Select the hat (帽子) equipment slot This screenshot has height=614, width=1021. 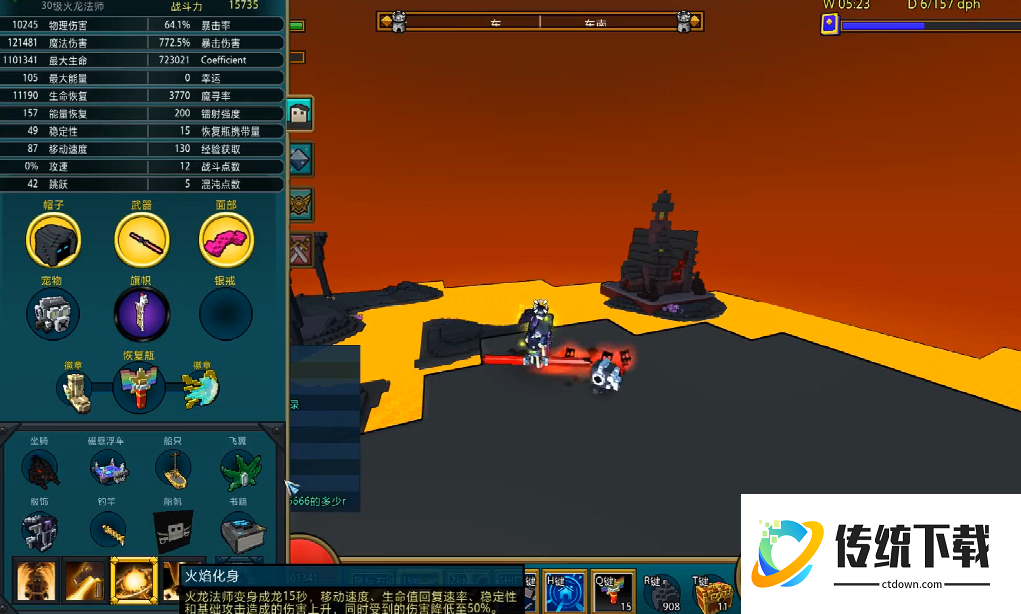pos(54,241)
